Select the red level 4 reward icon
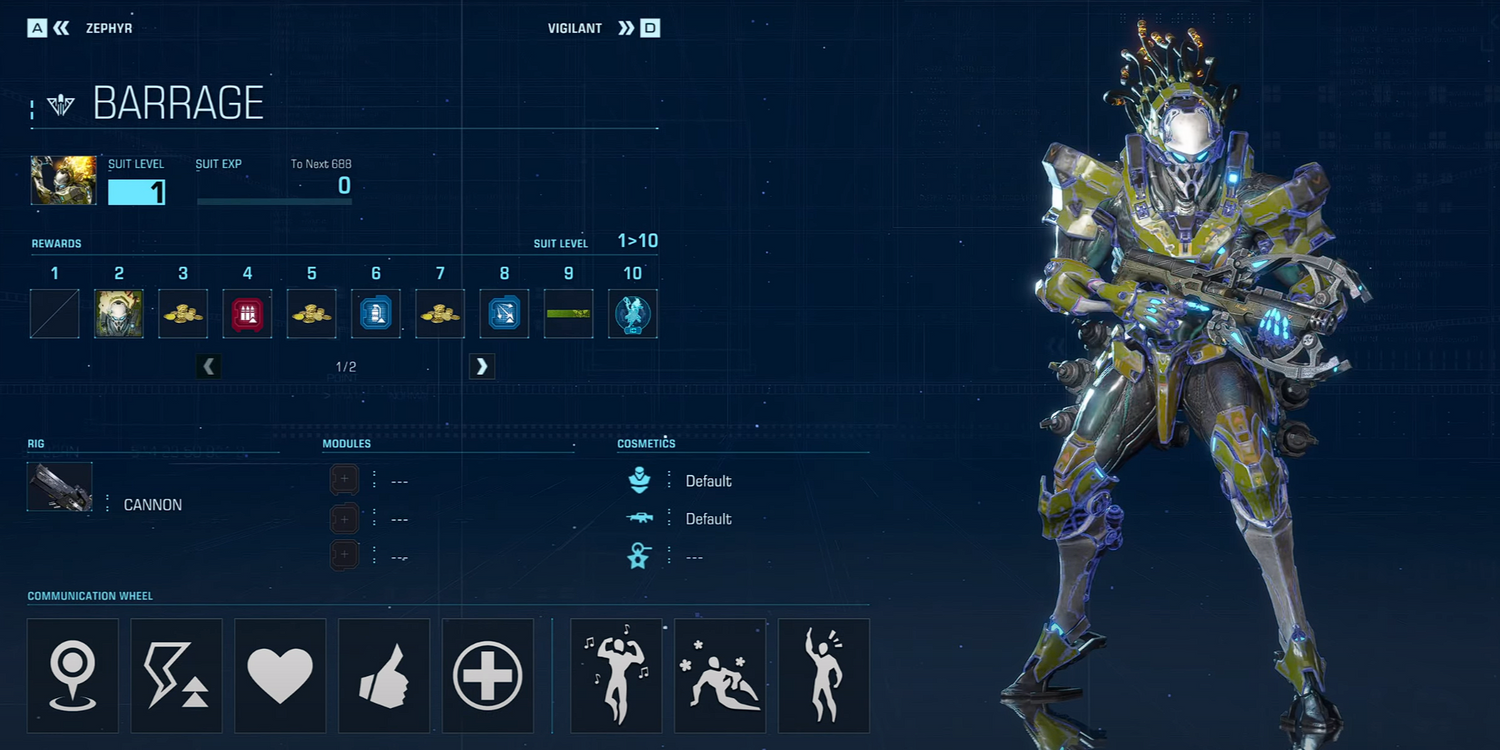The image size is (1500, 750). coord(247,314)
